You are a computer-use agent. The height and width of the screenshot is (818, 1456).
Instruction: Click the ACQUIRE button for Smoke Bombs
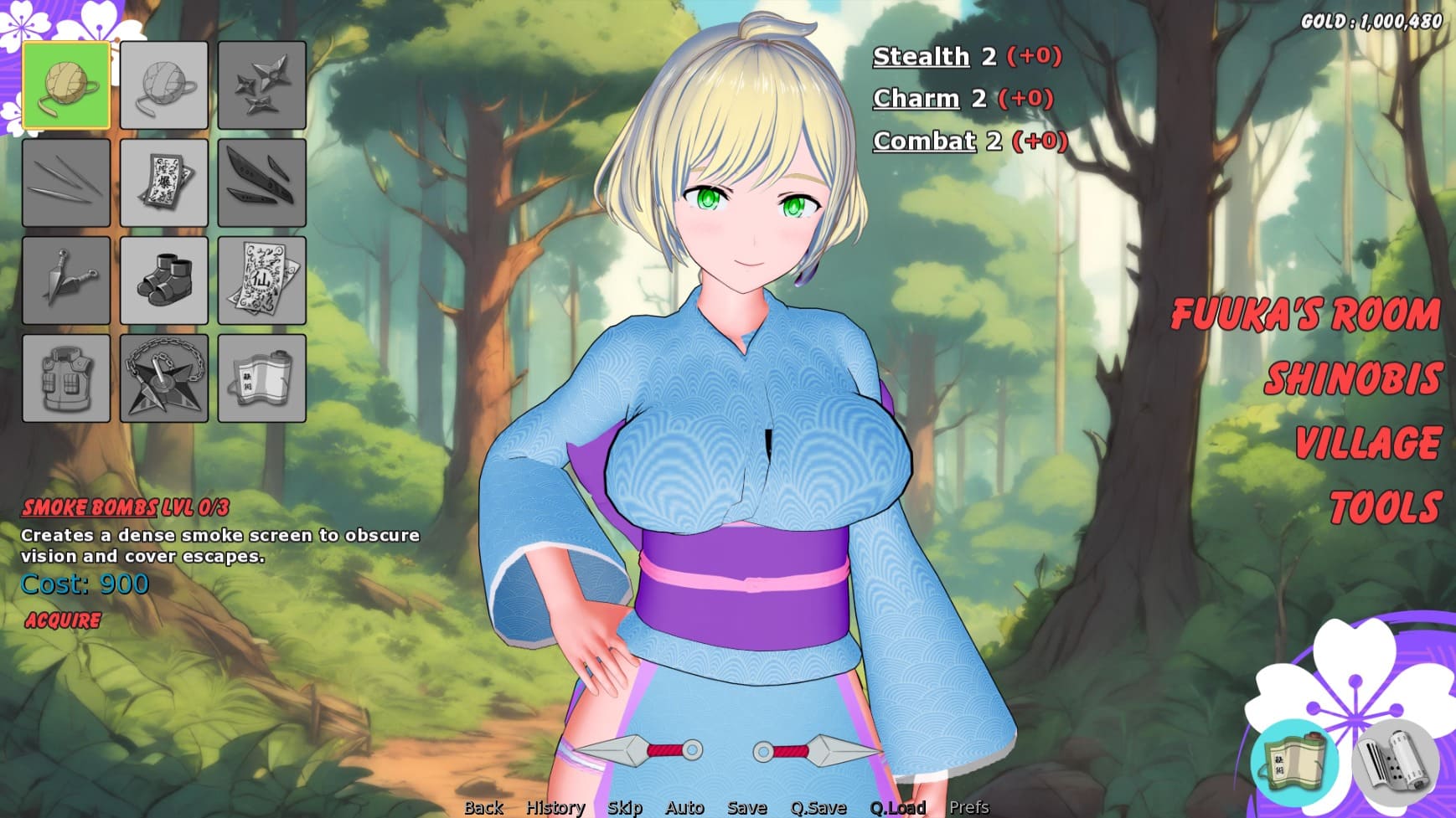click(63, 620)
